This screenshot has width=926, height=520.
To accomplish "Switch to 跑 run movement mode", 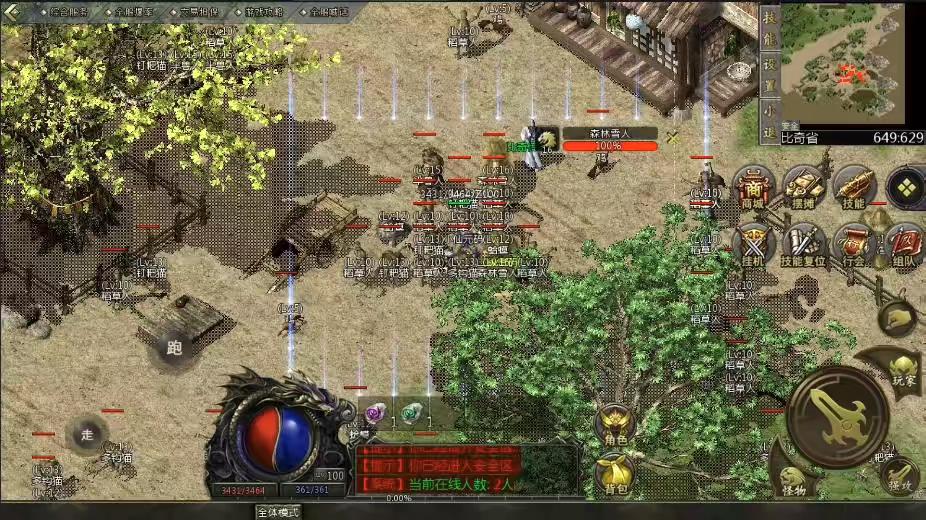I will tap(174, 347).
